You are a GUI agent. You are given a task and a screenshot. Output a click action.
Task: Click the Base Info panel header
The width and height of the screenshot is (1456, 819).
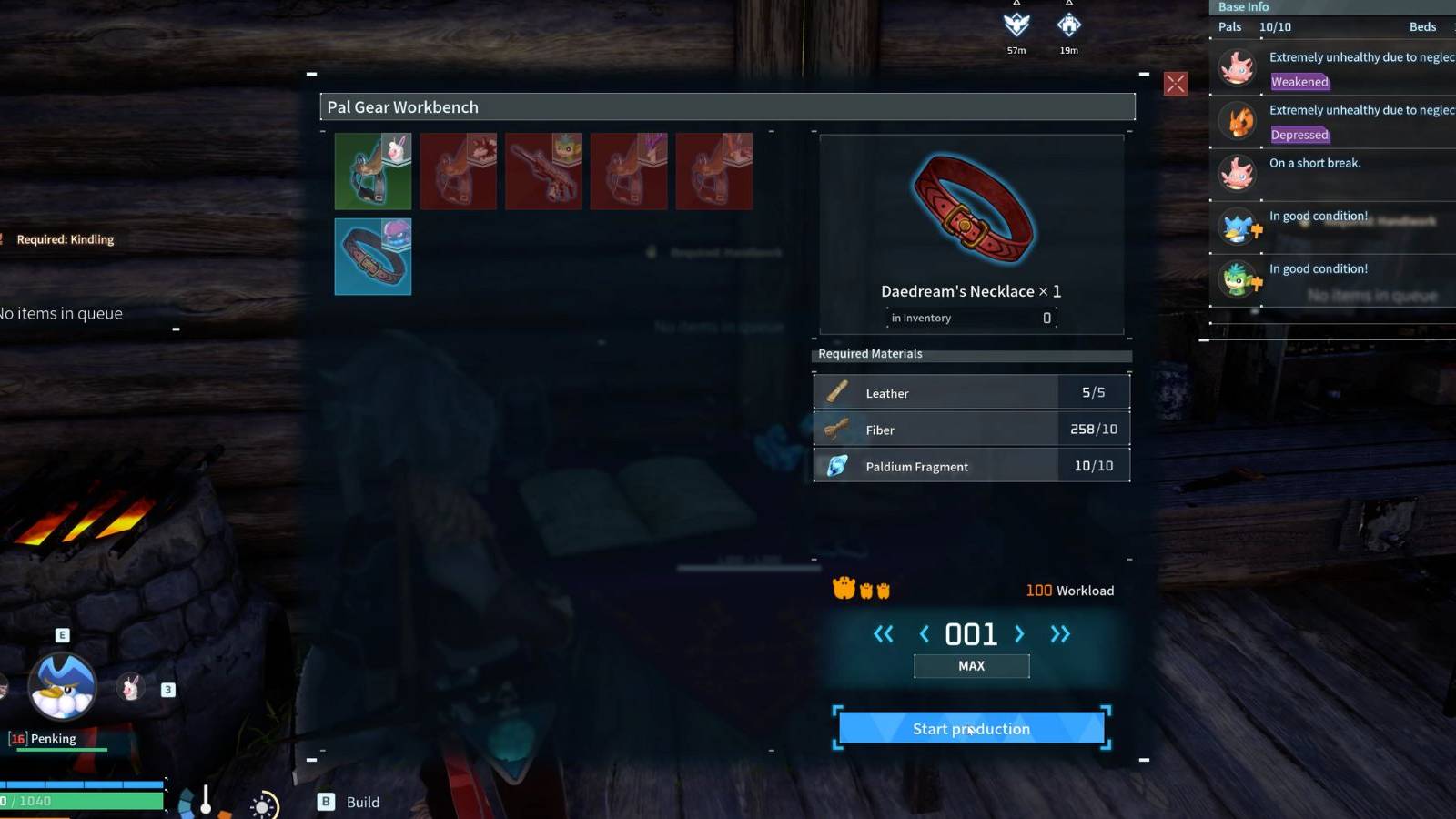click(x=1242, y=7)
